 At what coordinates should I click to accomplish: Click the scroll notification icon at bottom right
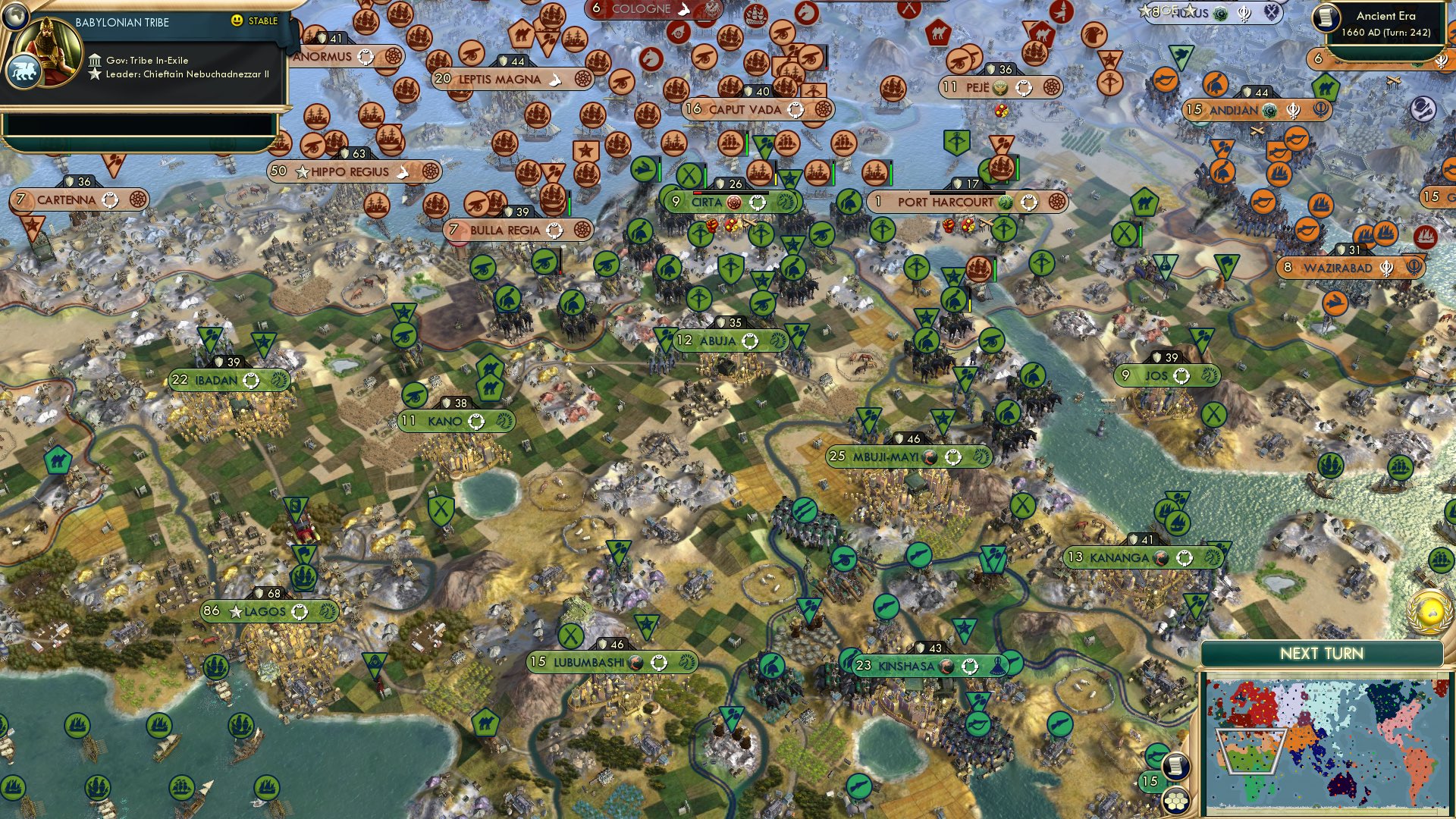[1175, 766]
